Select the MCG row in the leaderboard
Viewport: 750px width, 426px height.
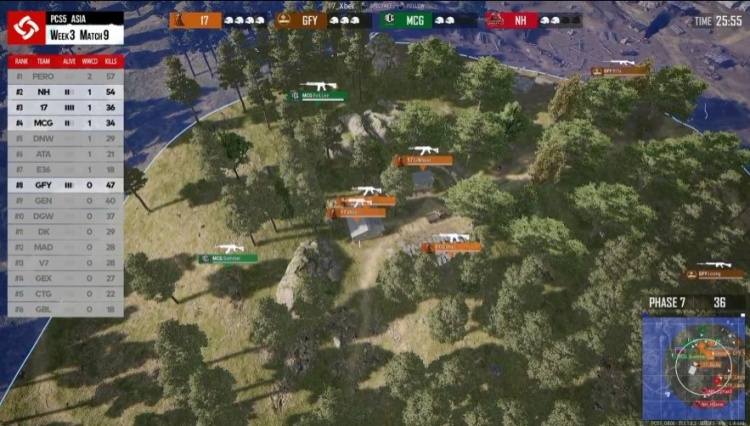(66, 123)
